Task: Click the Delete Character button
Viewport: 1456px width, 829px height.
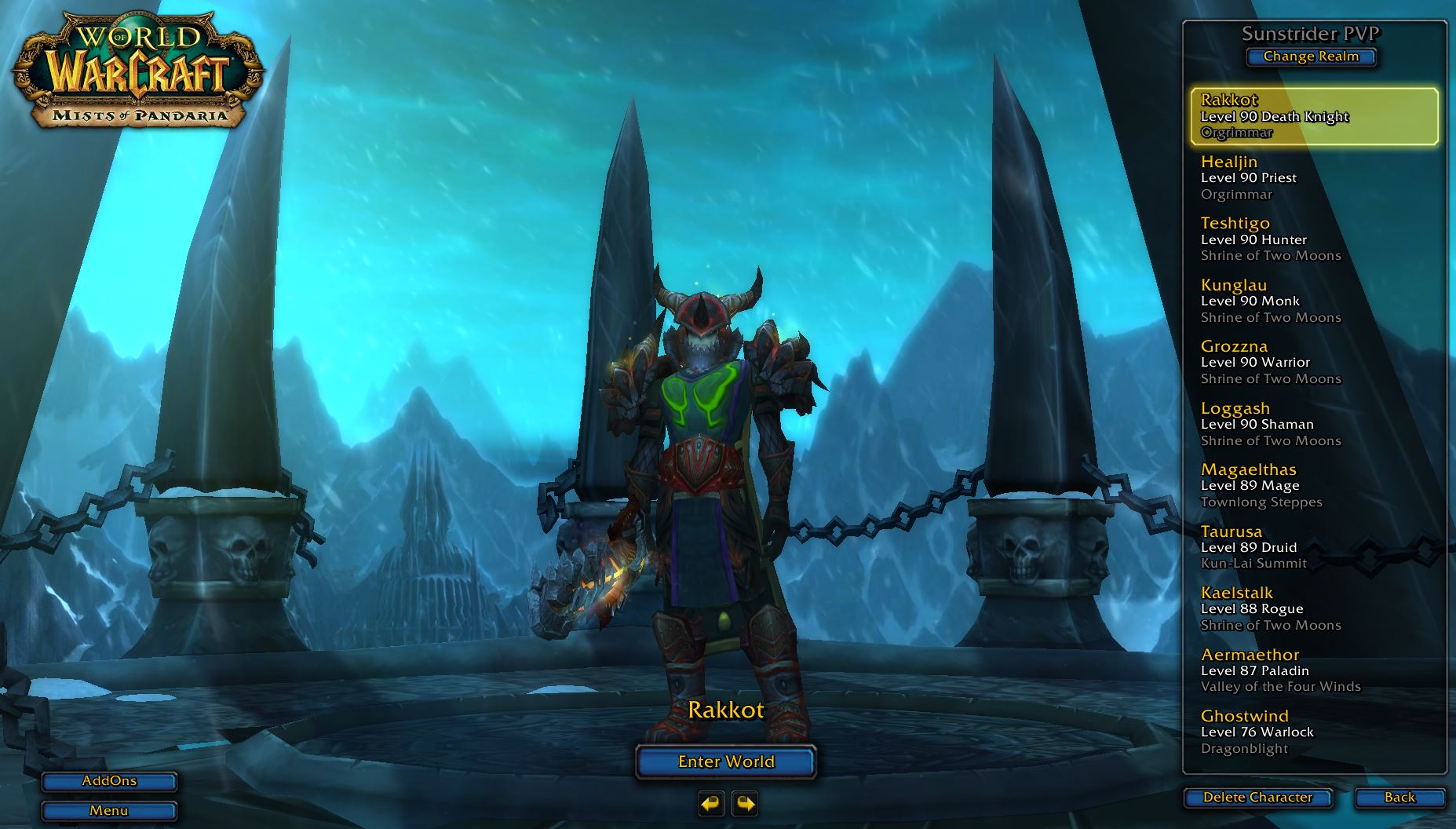Action: click(x=1257, y=798)
